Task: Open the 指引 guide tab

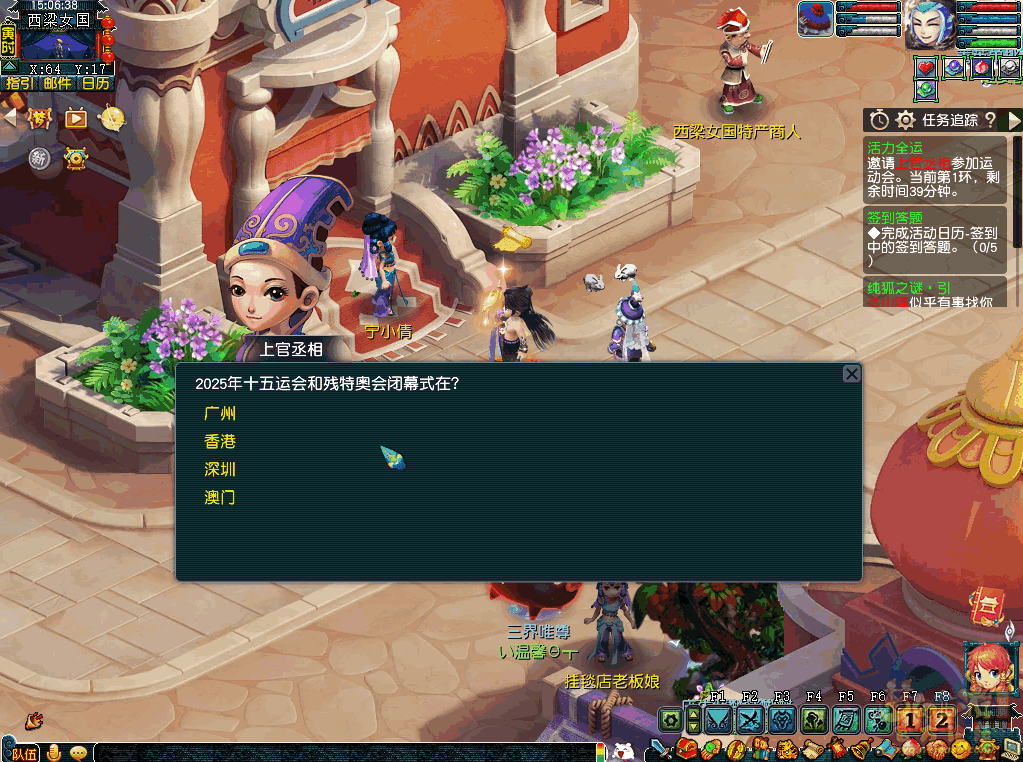Action: click(x=19, y=83)
